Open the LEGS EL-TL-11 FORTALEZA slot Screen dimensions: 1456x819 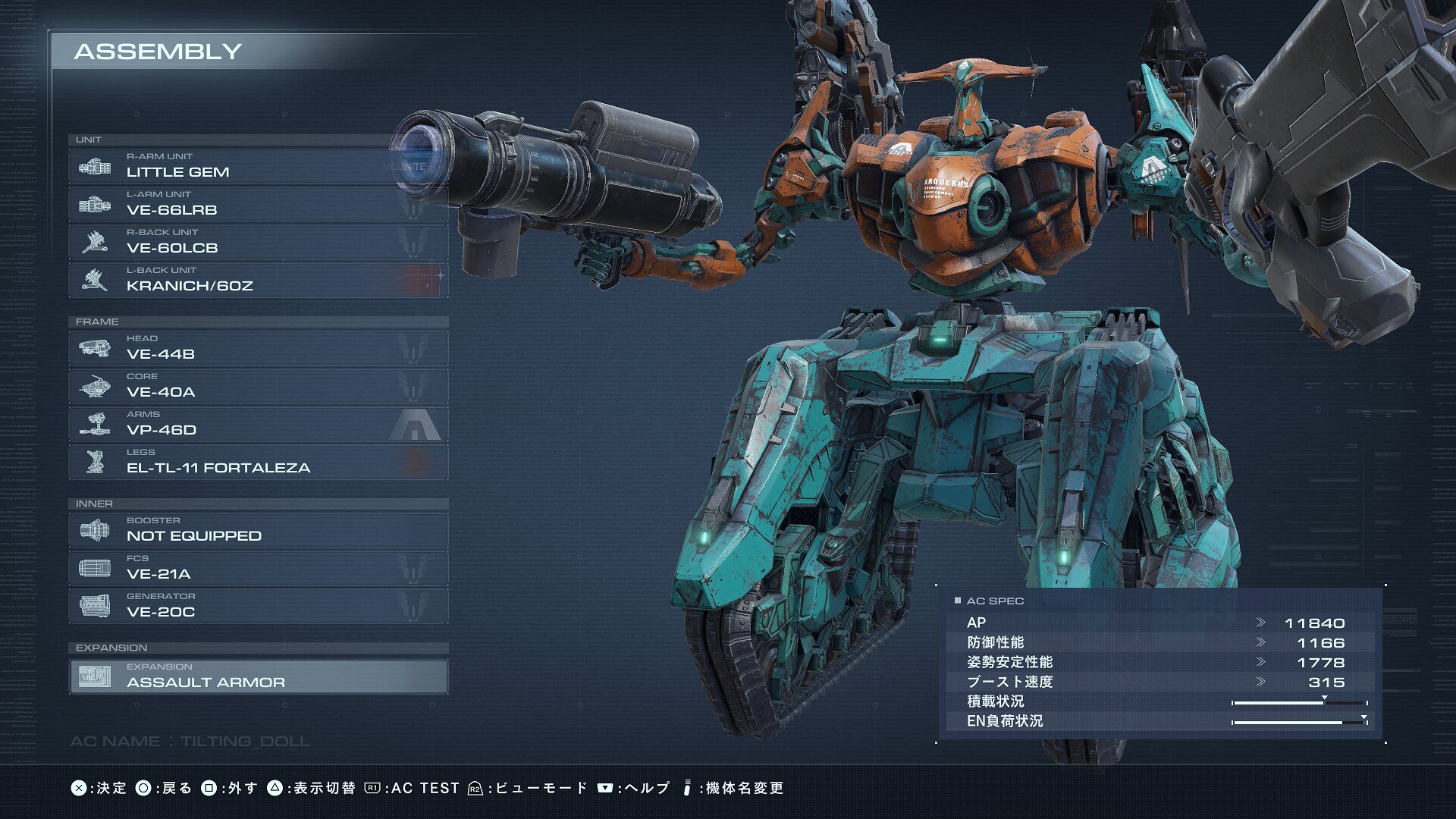(258, 462)
